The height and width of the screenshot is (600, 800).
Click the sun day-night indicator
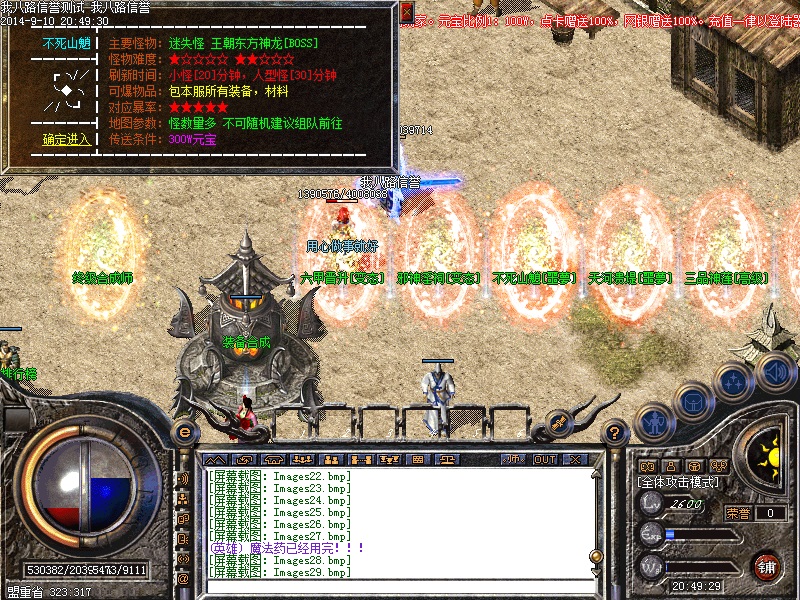click(769, 456)
